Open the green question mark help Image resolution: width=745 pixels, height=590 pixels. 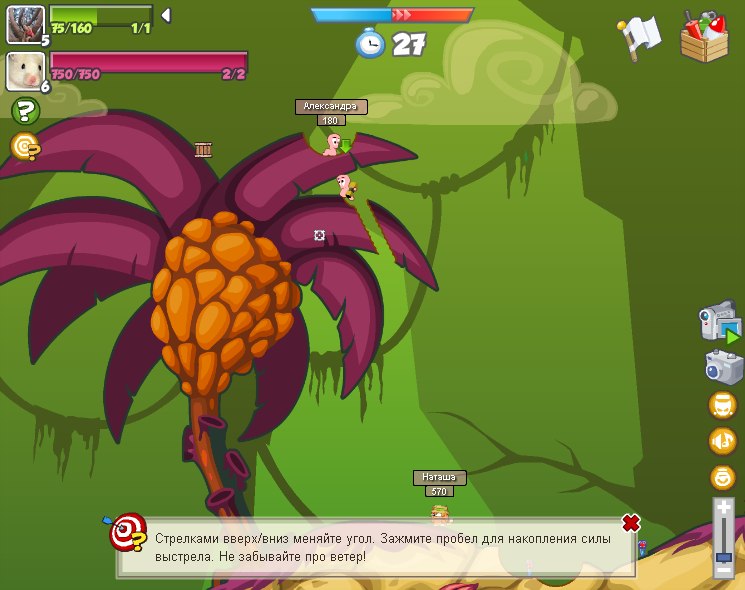point(25,111)
